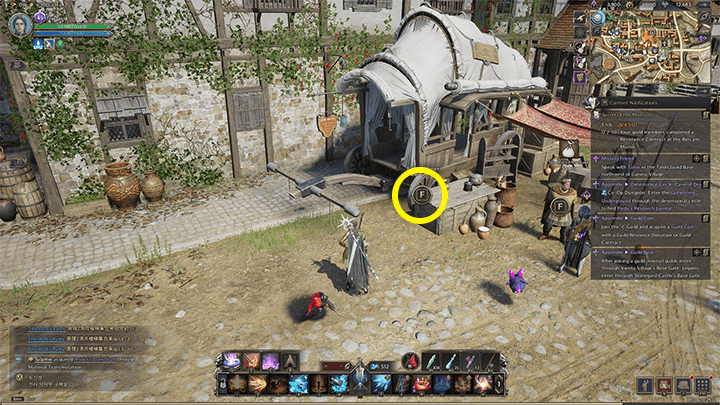The width and height of the screenshot is (720, 405).
Task: Use the red potion quick slot
Action: tap(410, 362)
